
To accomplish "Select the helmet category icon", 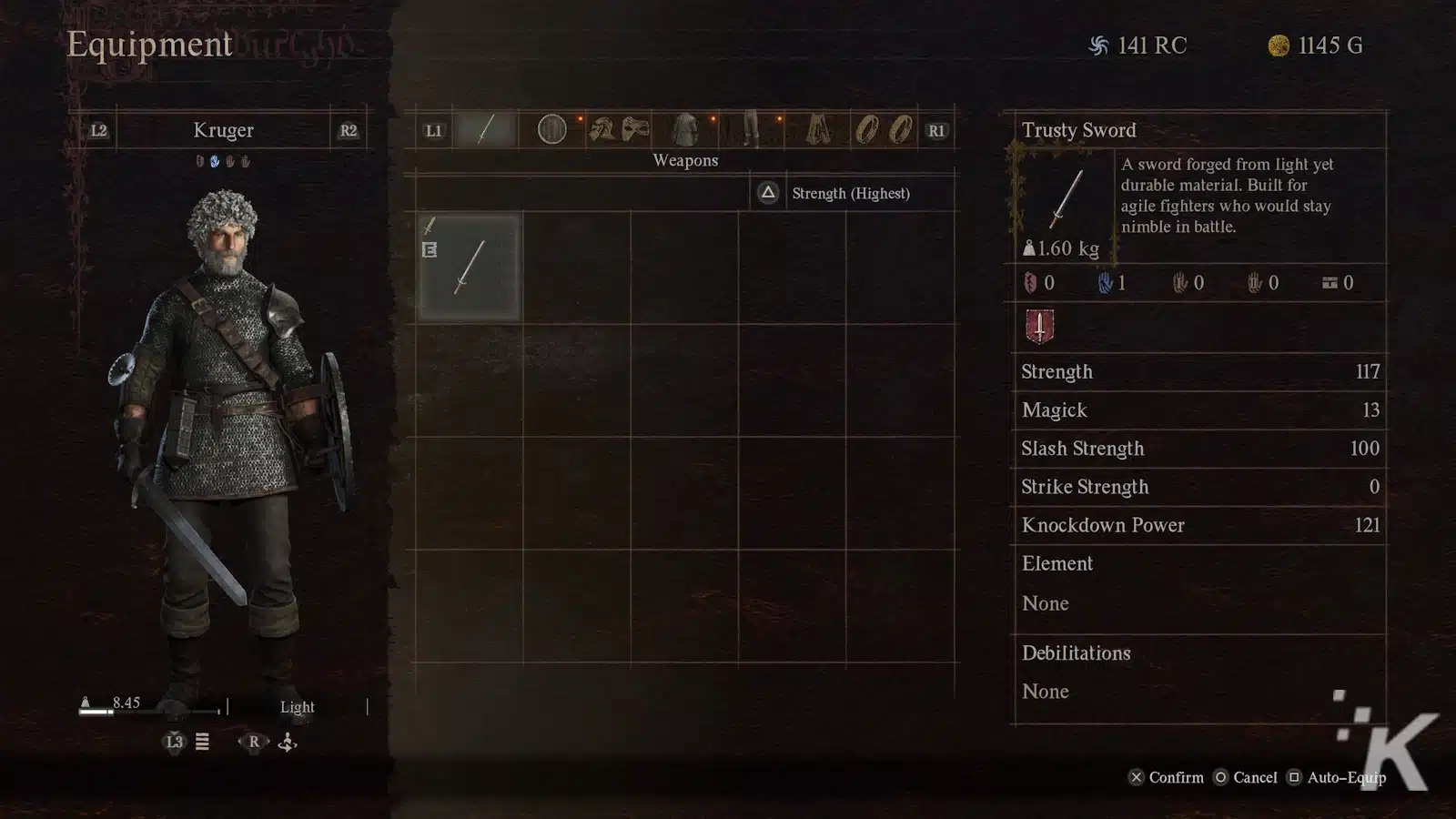I will coord(602,130).
